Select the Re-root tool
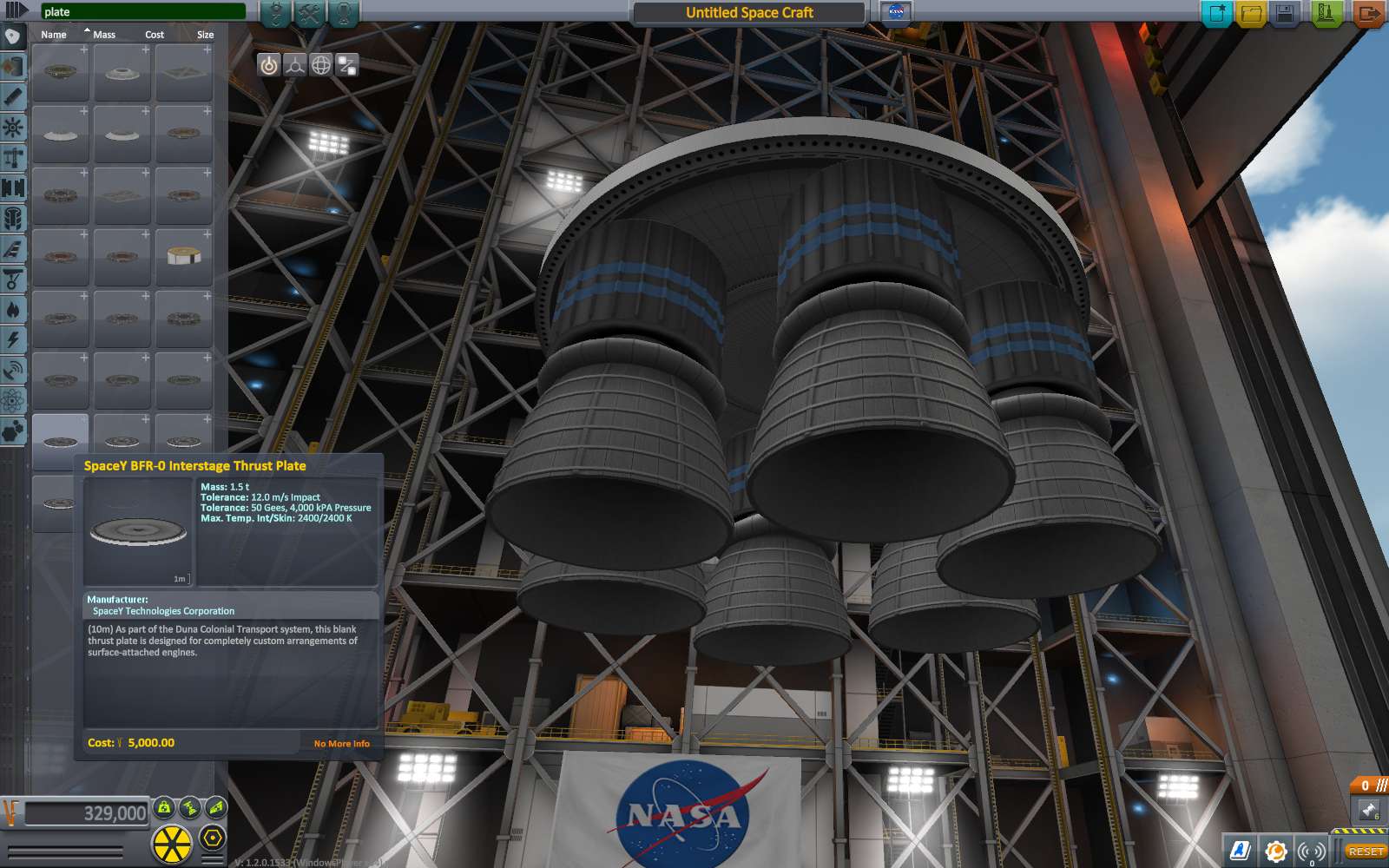Image resolution: width=1389 pixels, height=868 pixels. coord(347,64)
